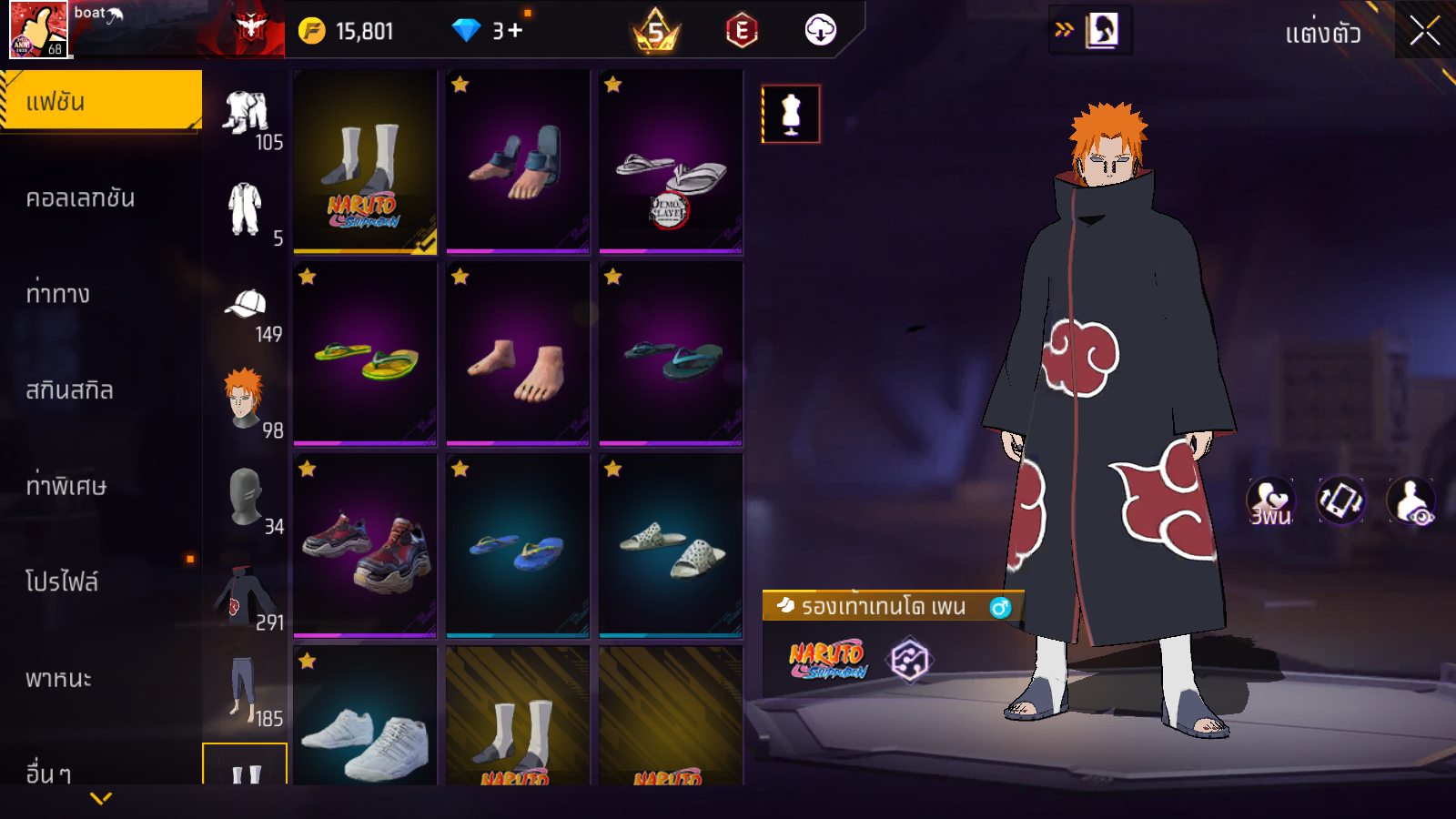Go to the โปรไฟล์ profile tab
1456x819 pixels.
(62, 581)
